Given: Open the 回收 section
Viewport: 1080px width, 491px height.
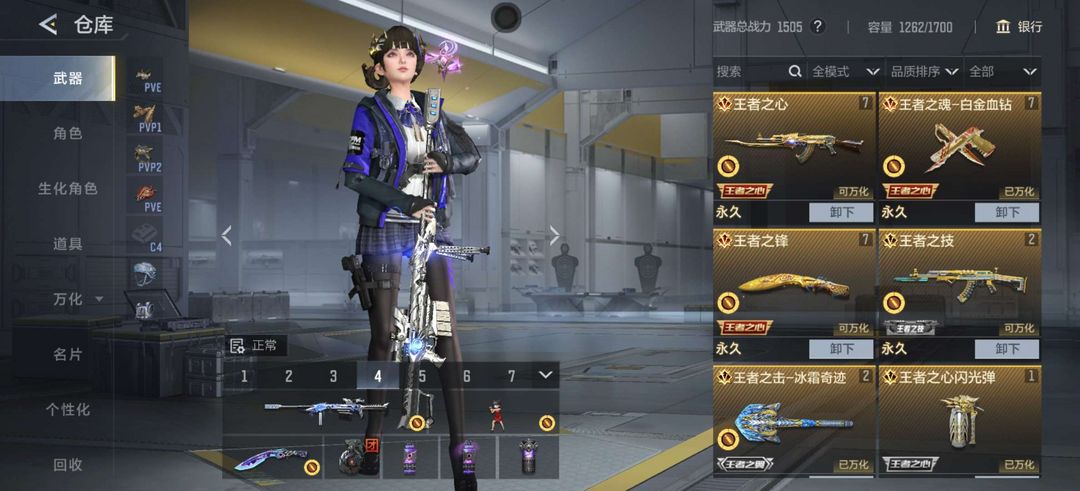Looking at the screenshot, I should 68,464.
